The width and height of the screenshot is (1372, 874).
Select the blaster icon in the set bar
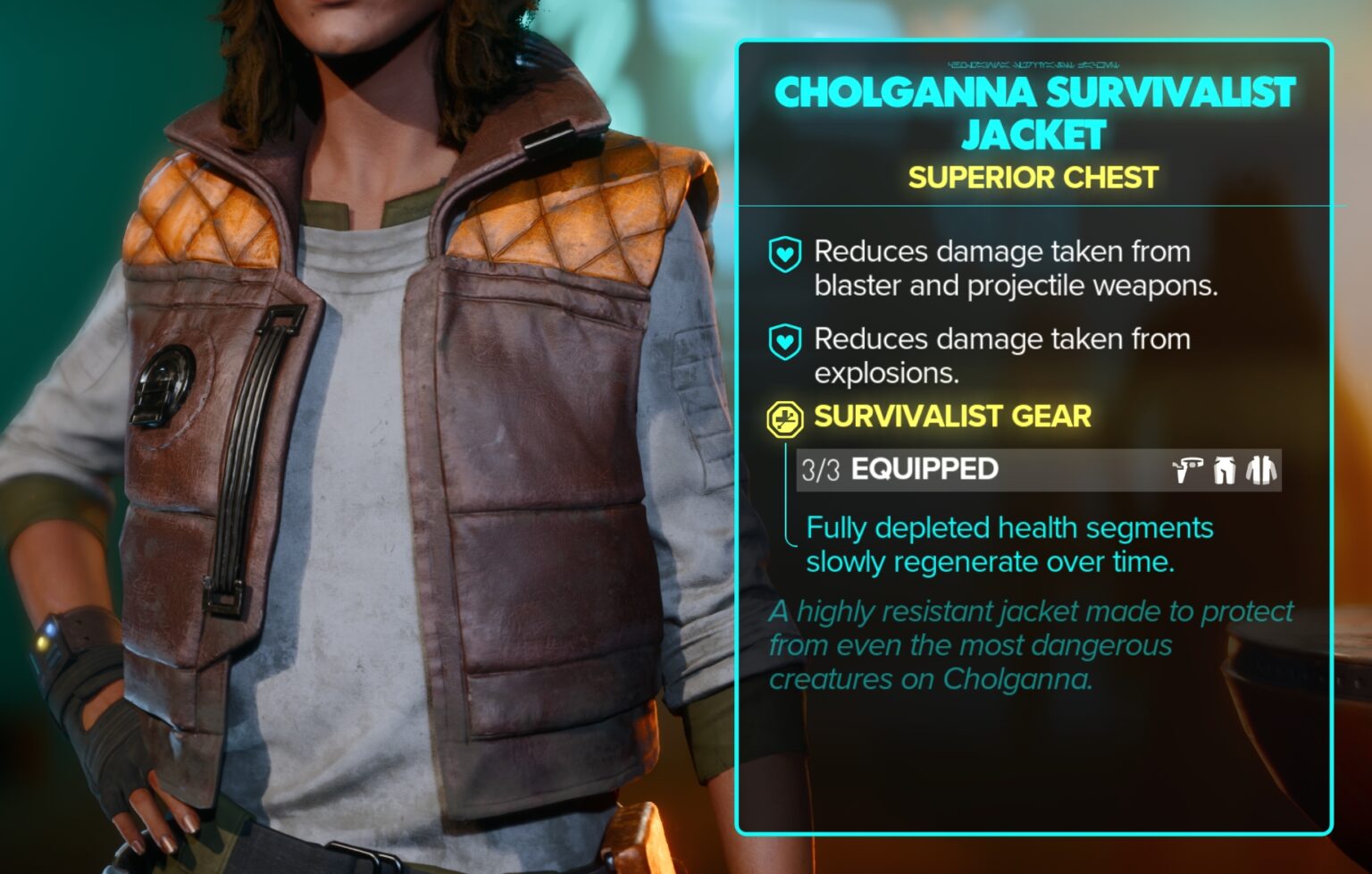1187,470
